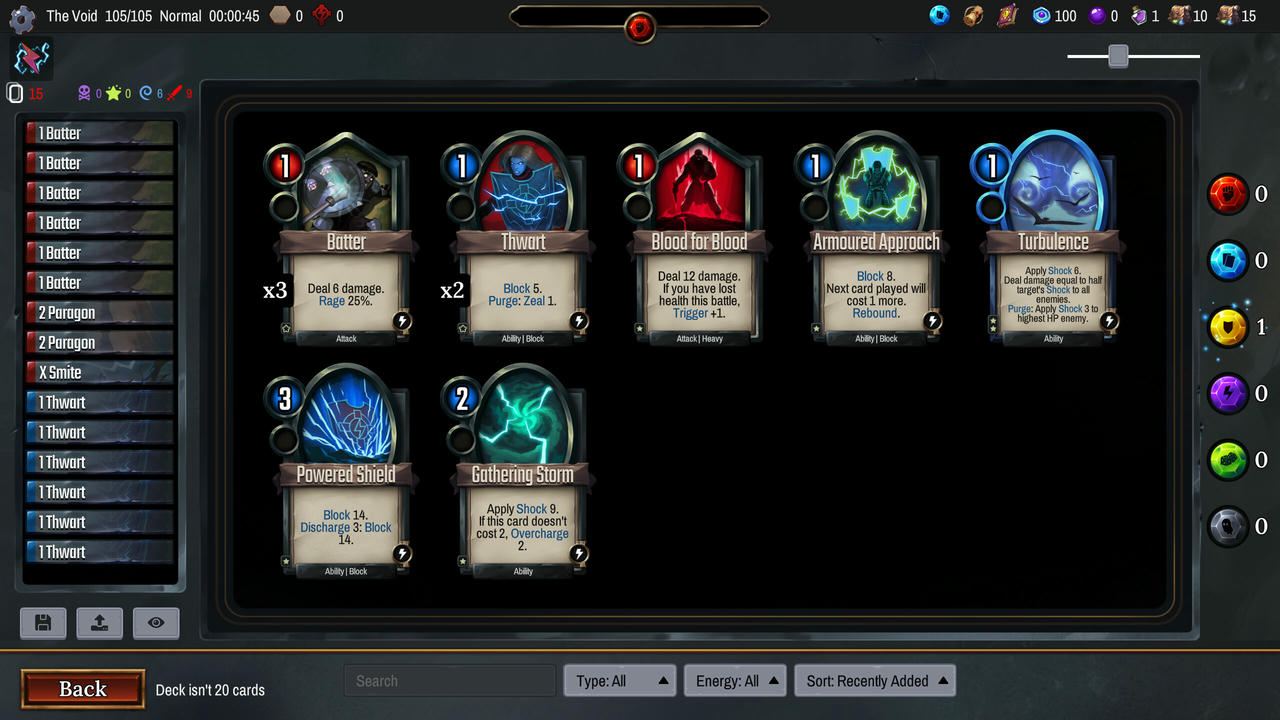Click the deck upload icon

(x=99, y=623)
